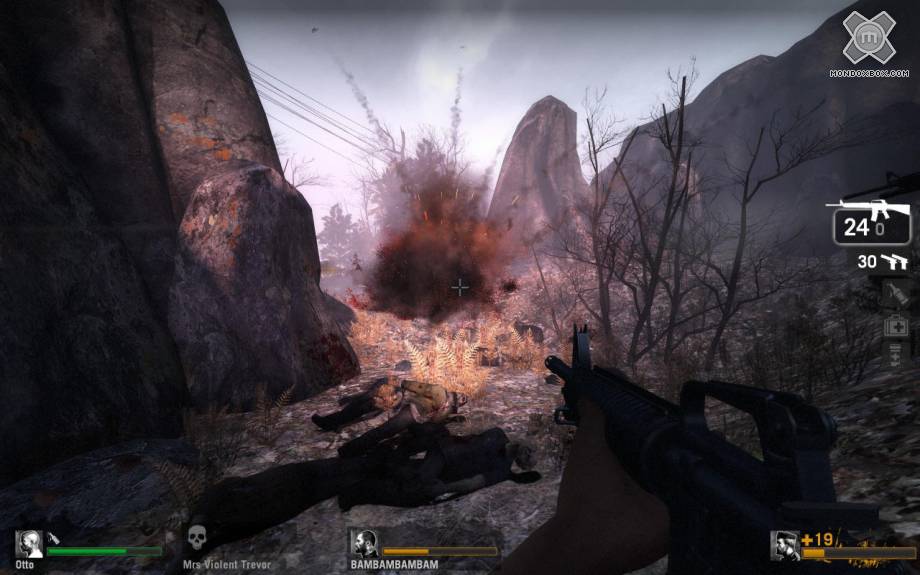
Task: Switch to the dual pistols slot
Action: [882, 261]
